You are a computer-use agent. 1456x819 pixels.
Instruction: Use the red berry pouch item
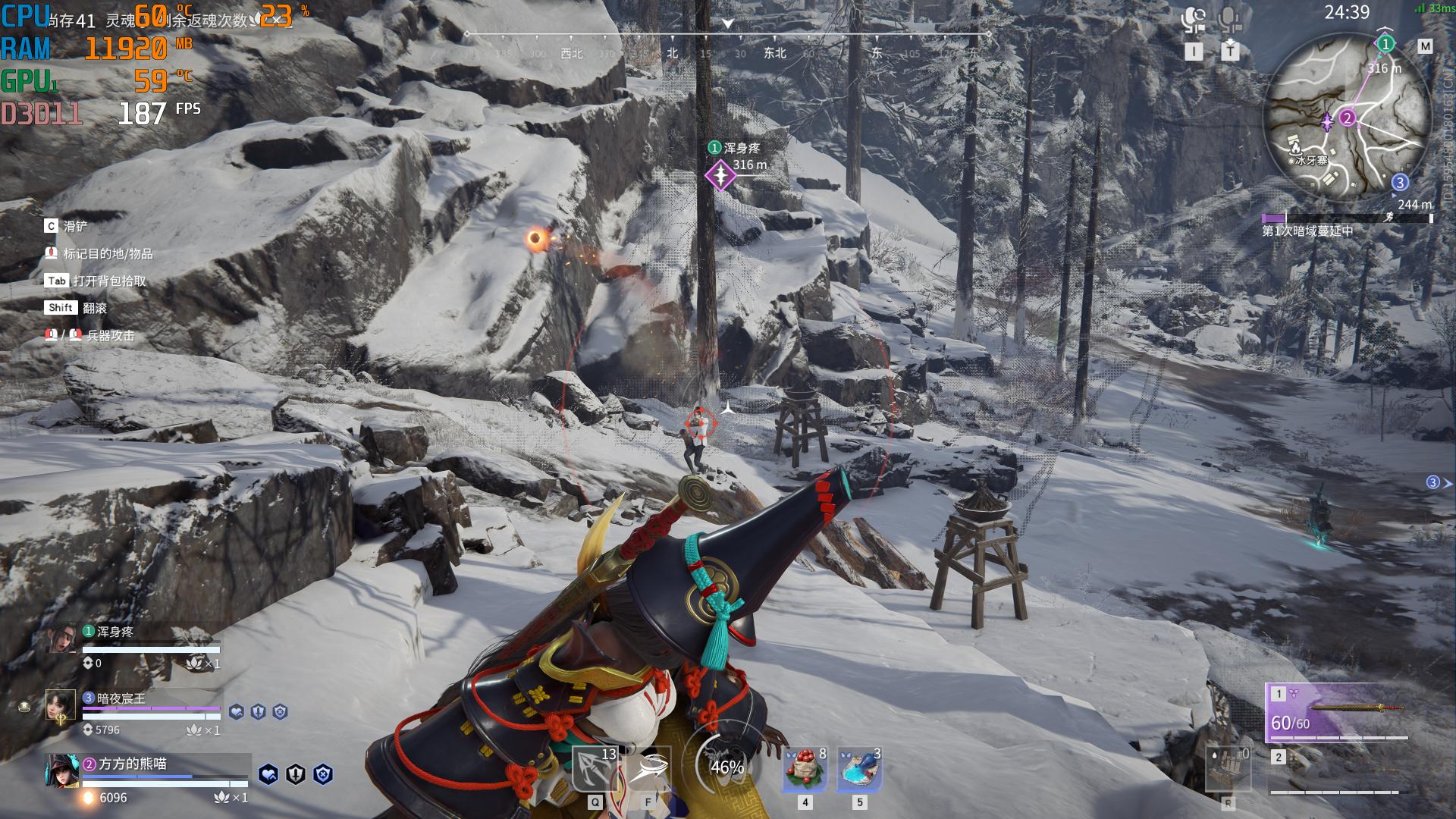[x=805, y=769]
